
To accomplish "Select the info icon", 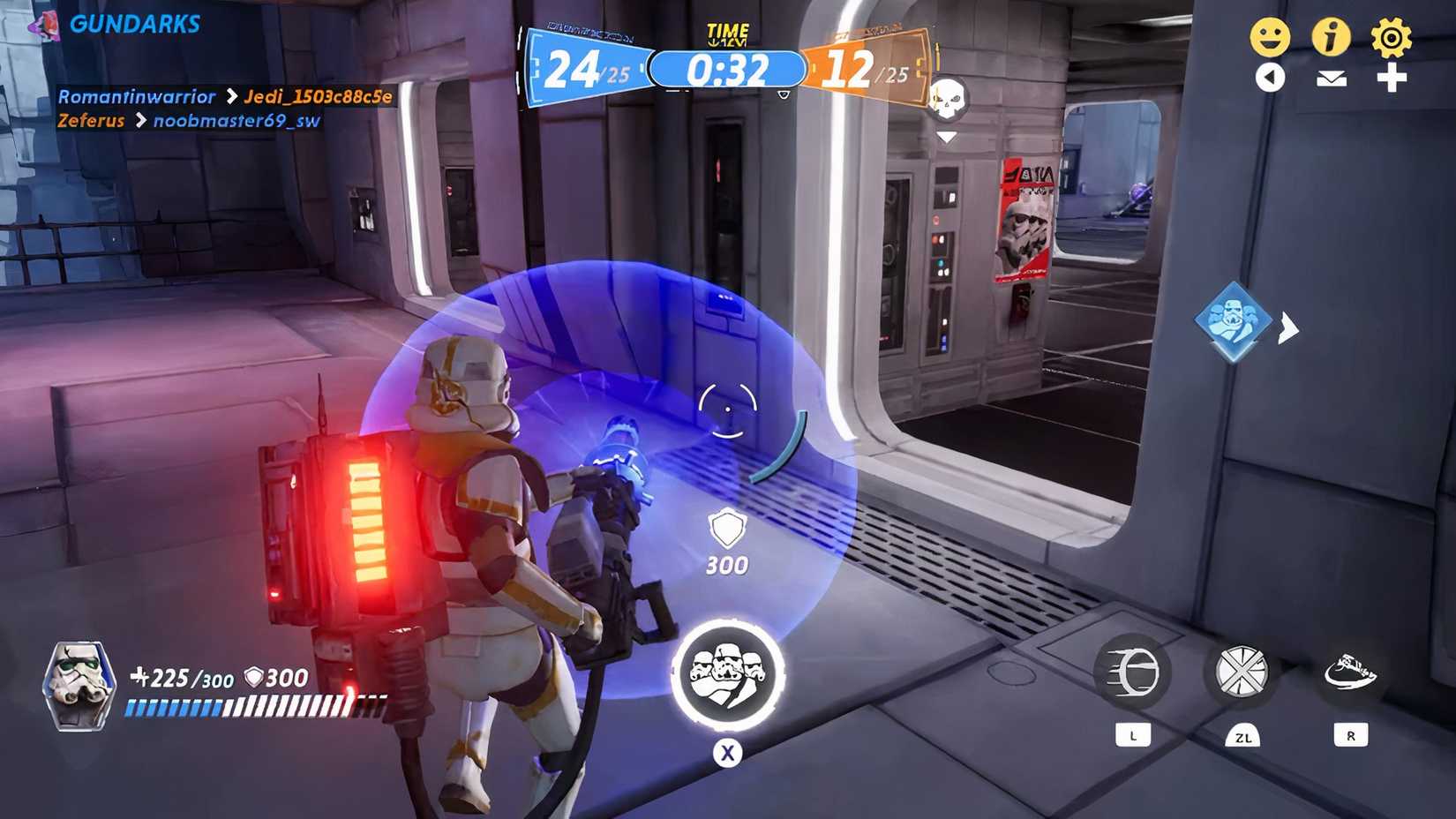I will coord(1332,37).
